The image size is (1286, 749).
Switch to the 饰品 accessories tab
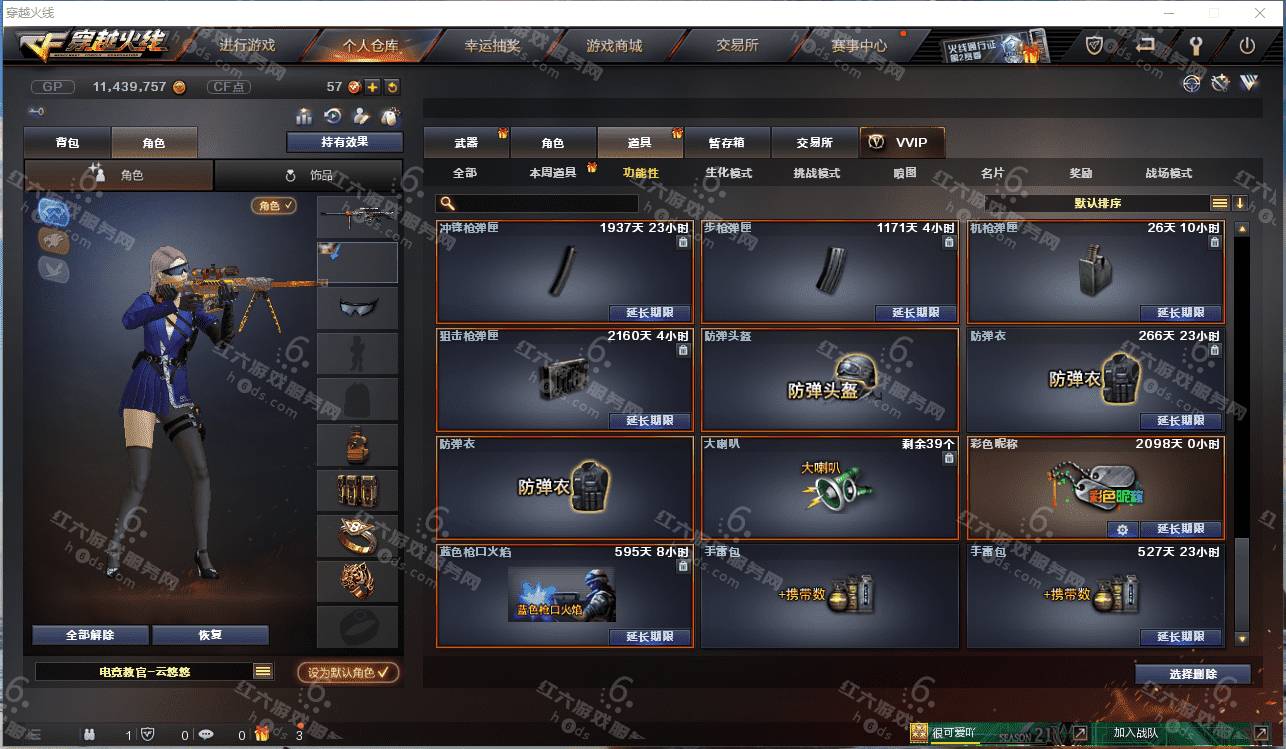click(309, 175)
